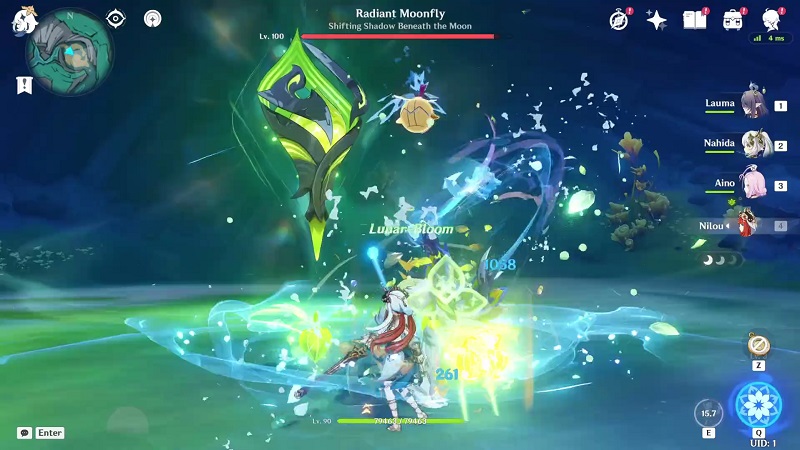This screenshot has height=450, width=800.
Task: Open the Wish star icon
Action: coord(657,20)
